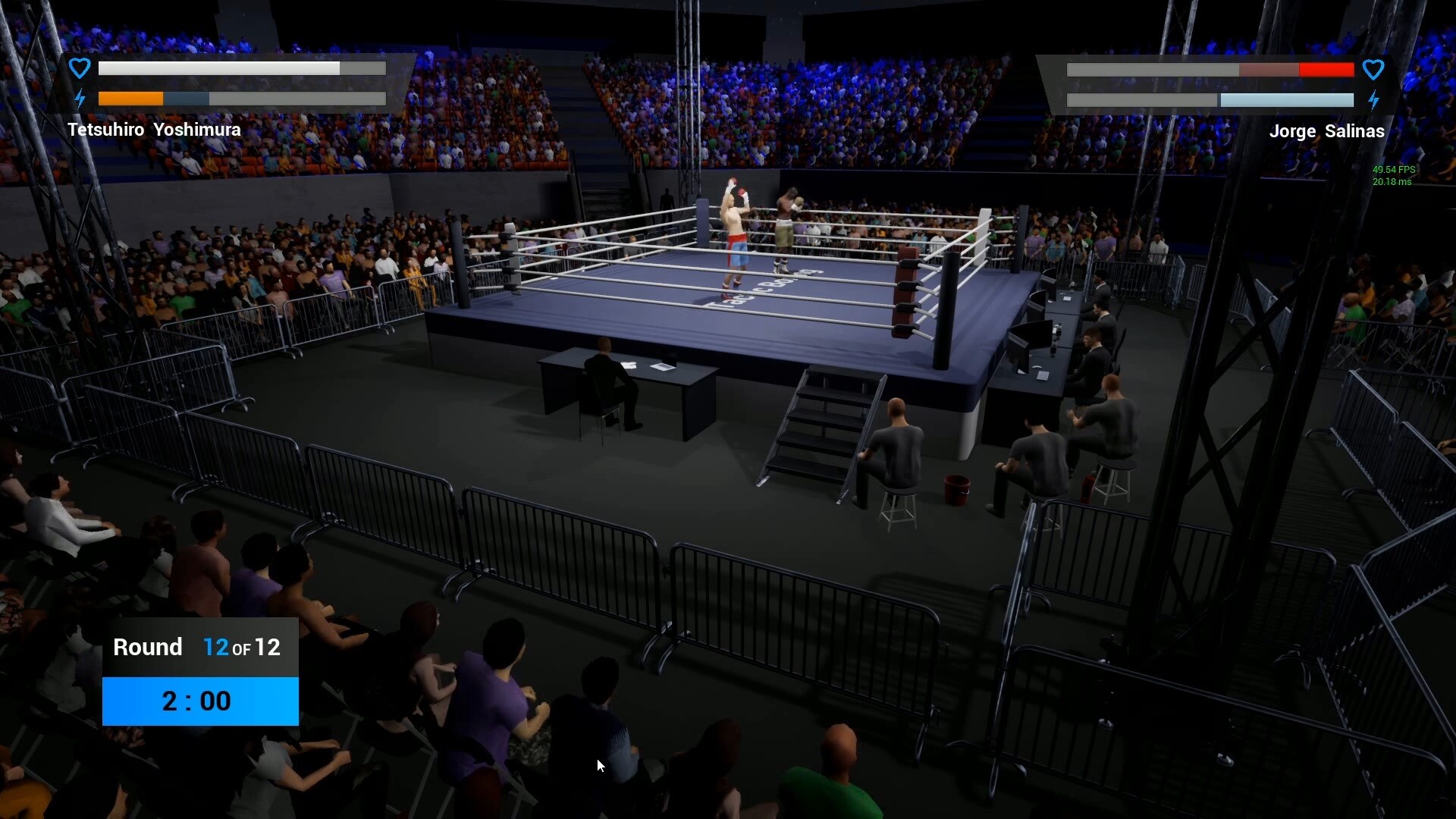Screen dimensions: 1456x819
Task: Click the lightning bolt icon under Yoshimura's heart
Action: tap(79, 97)
